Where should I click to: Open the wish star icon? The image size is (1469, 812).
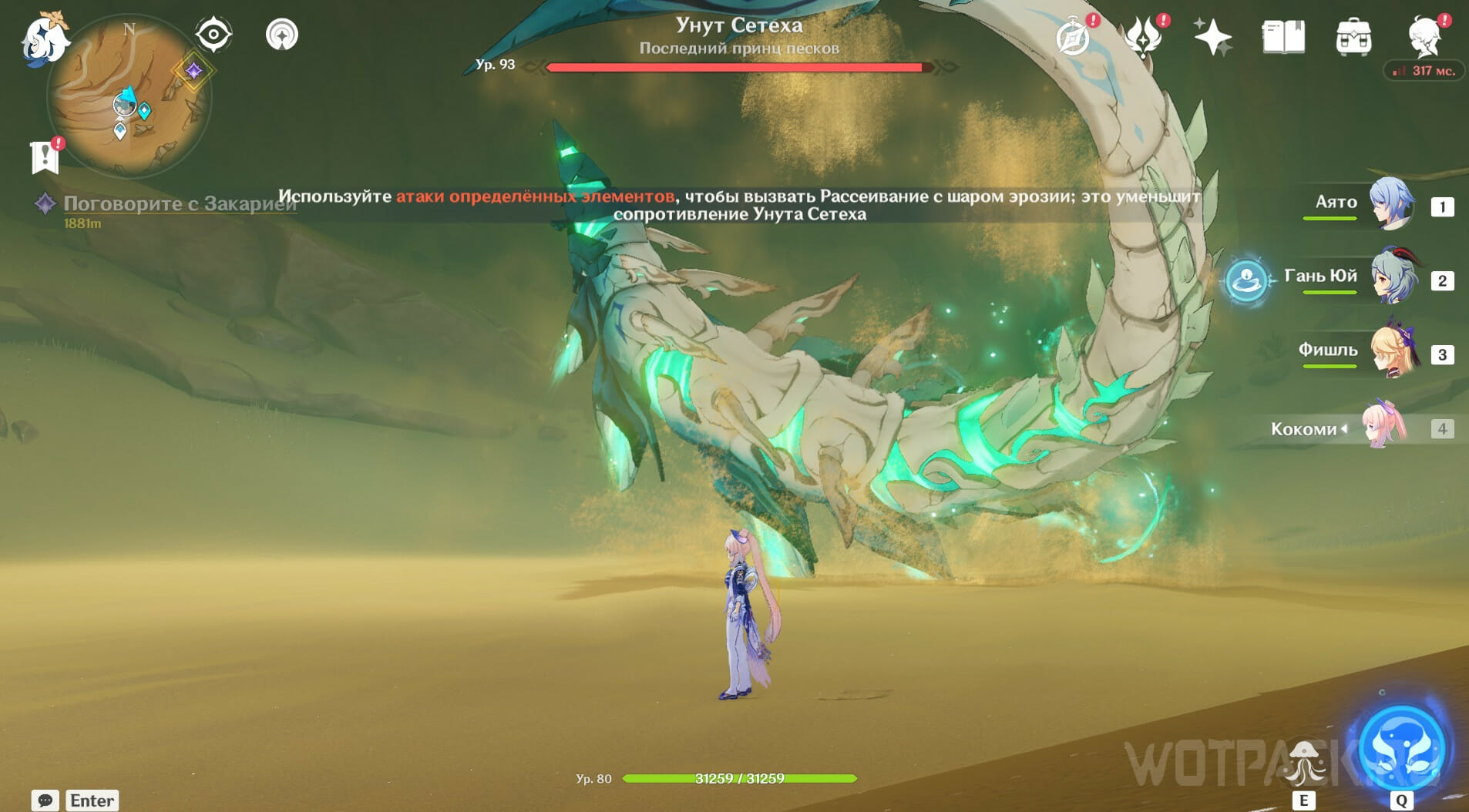1212,37
